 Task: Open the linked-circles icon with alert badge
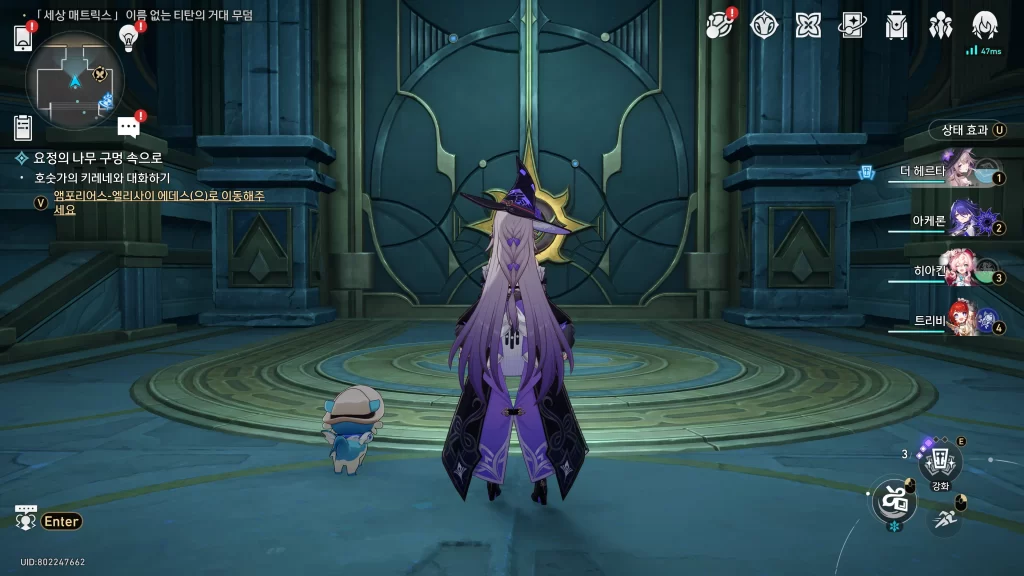(x=720, y=25)
